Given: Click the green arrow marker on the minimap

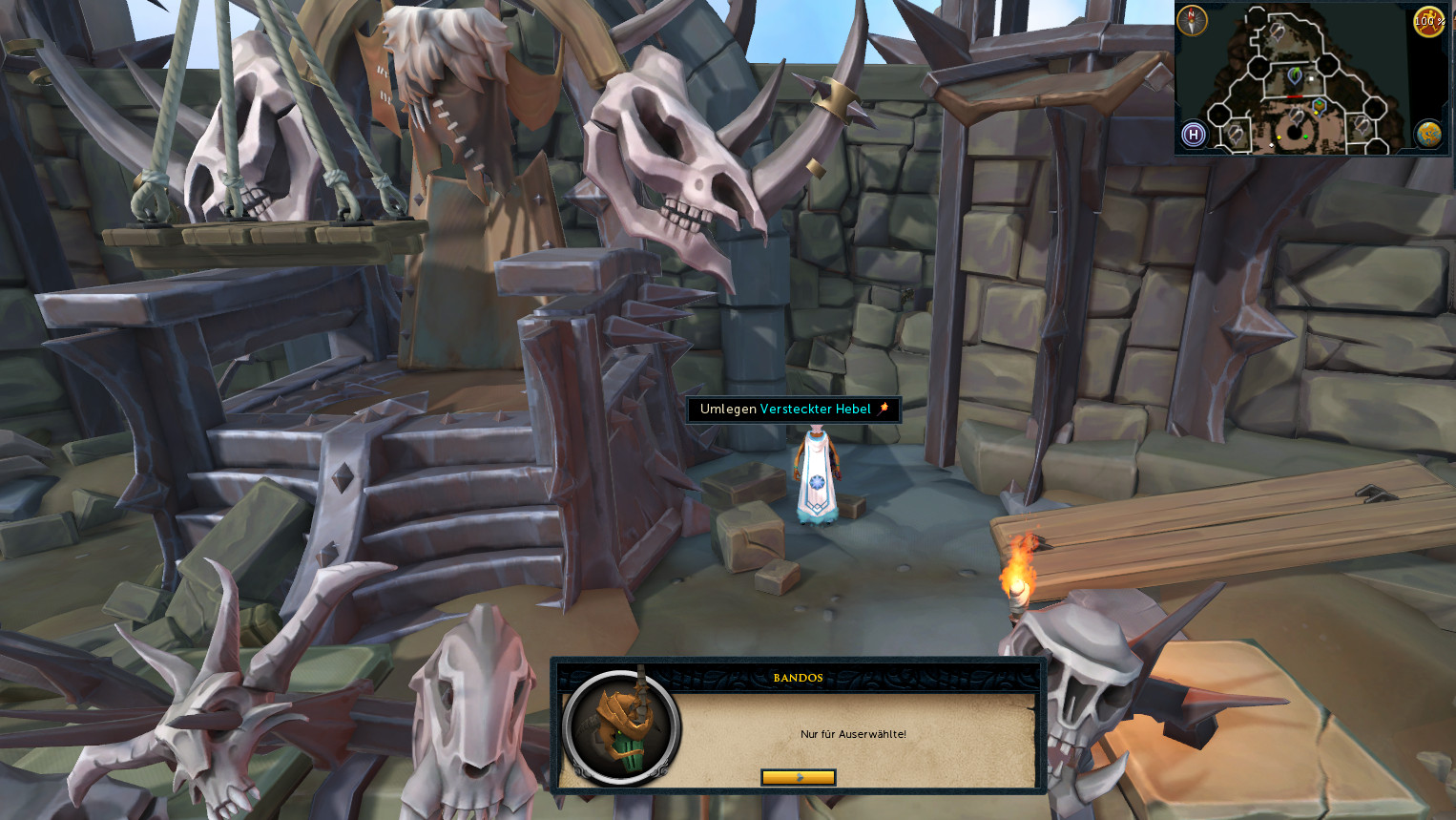Looking at the screenshot, I should point(1295,74).
